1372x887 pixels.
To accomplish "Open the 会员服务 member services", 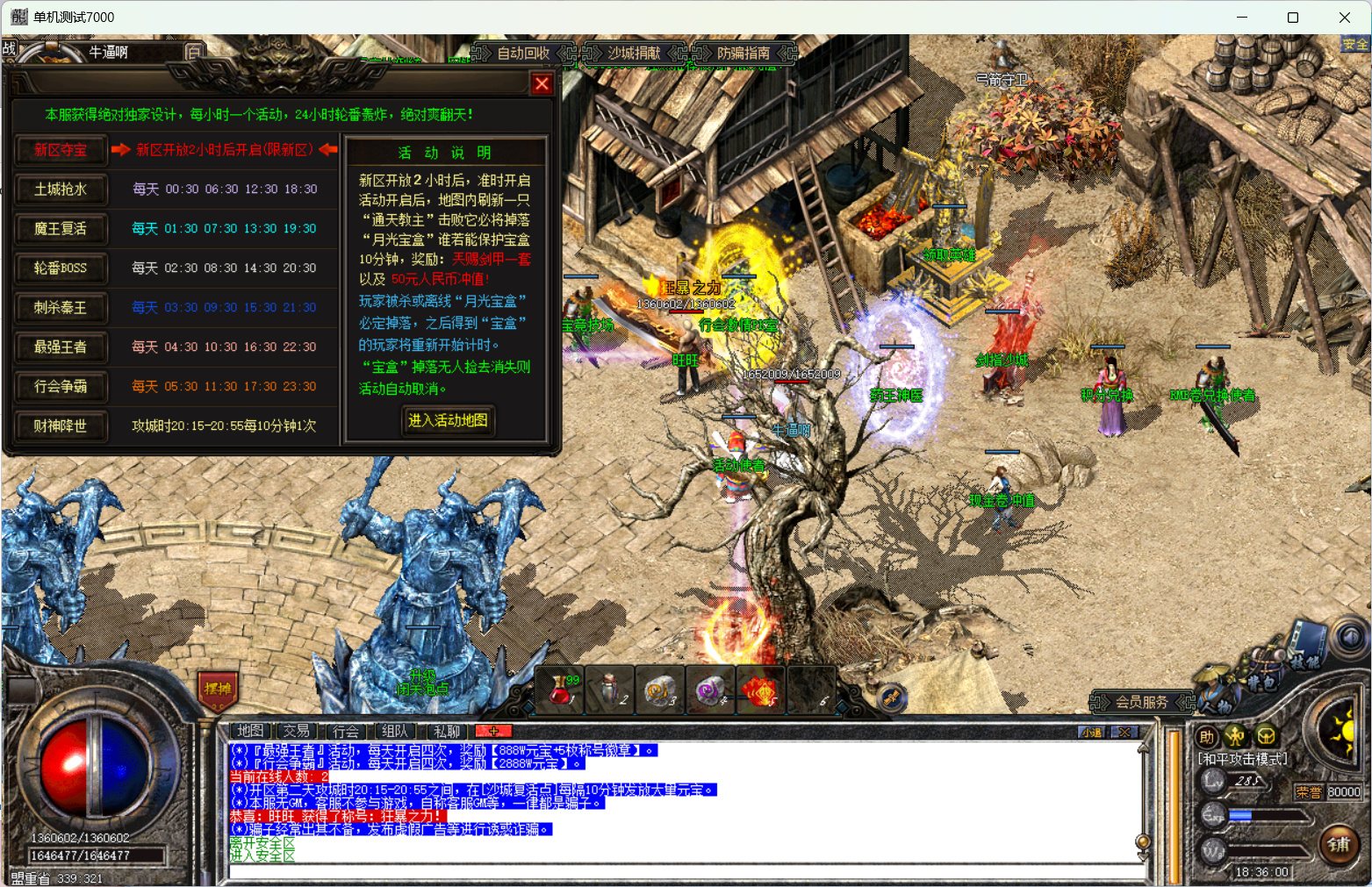I will click(x=1141, y=703).
